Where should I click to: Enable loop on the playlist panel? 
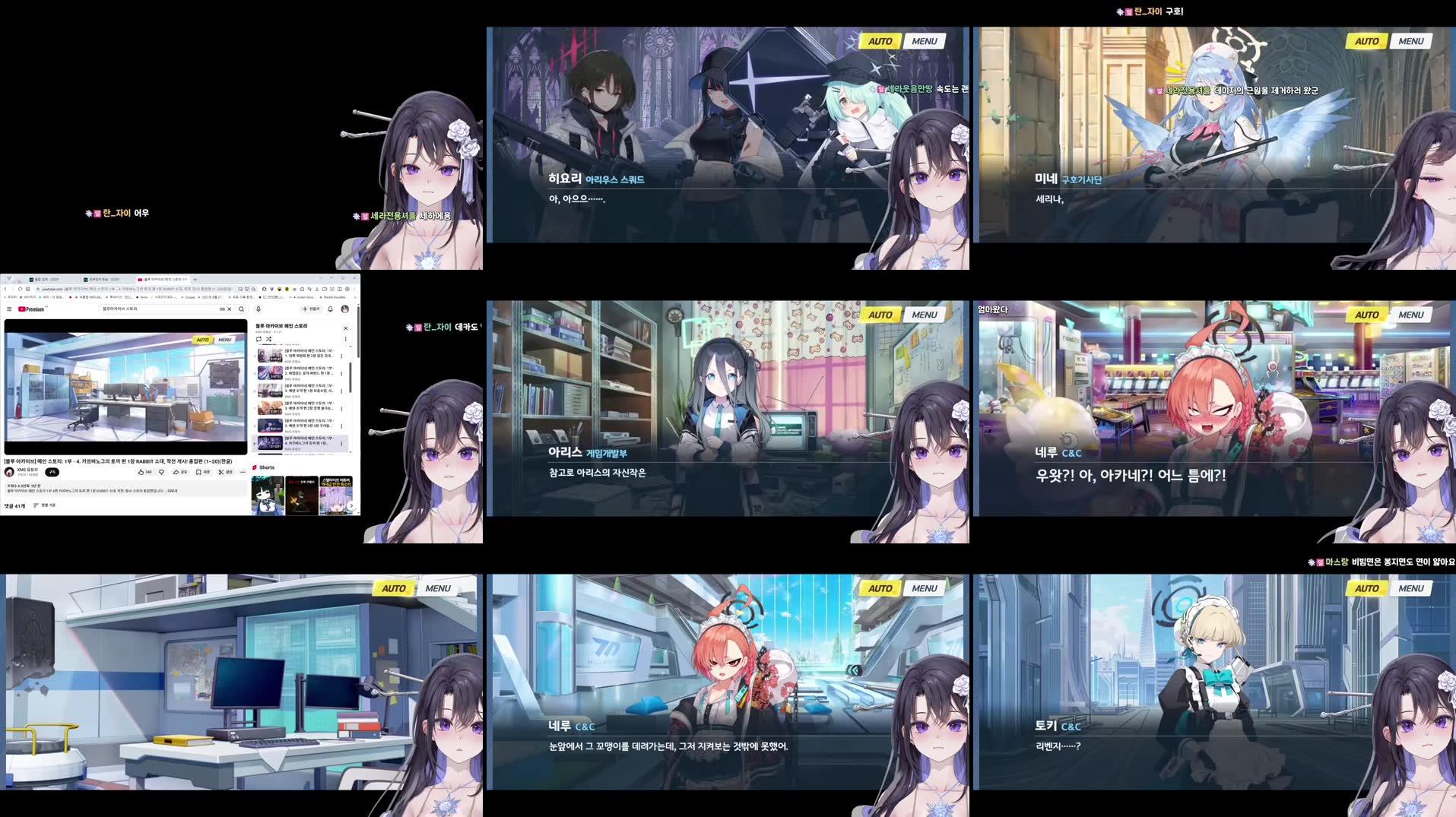coord(259,339)
